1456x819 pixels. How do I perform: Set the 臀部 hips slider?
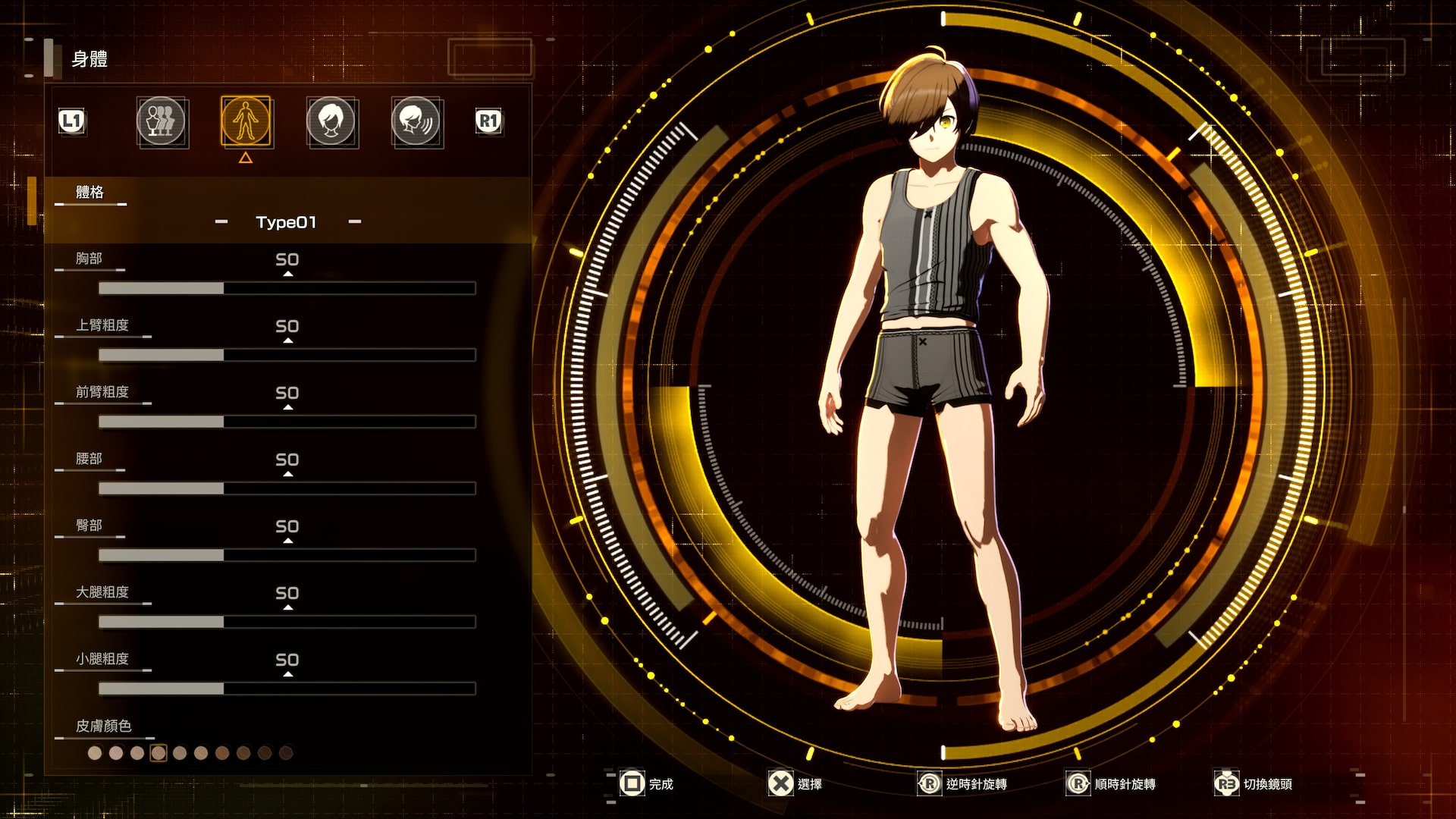coord(287,555)
